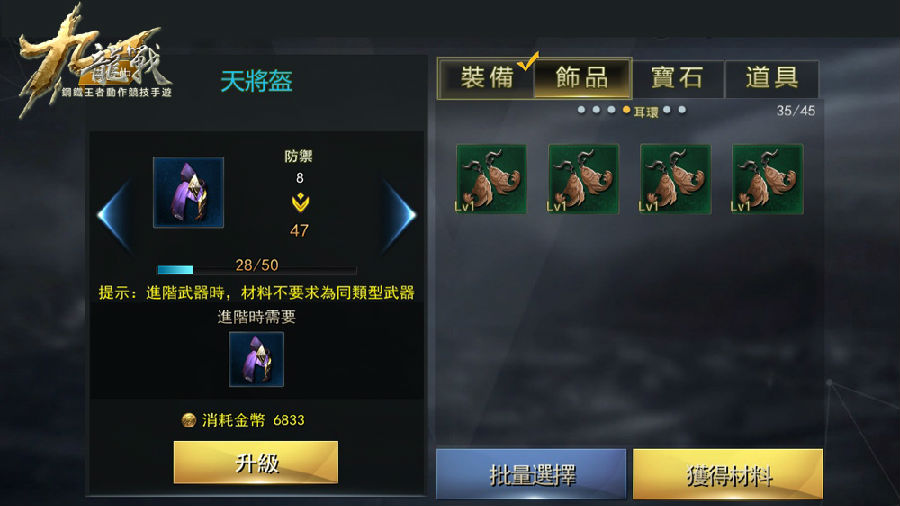Select the 飾品 accessories tab
Image resolution: width=900 pixels, height=506 pixels.
click(582, 78)
